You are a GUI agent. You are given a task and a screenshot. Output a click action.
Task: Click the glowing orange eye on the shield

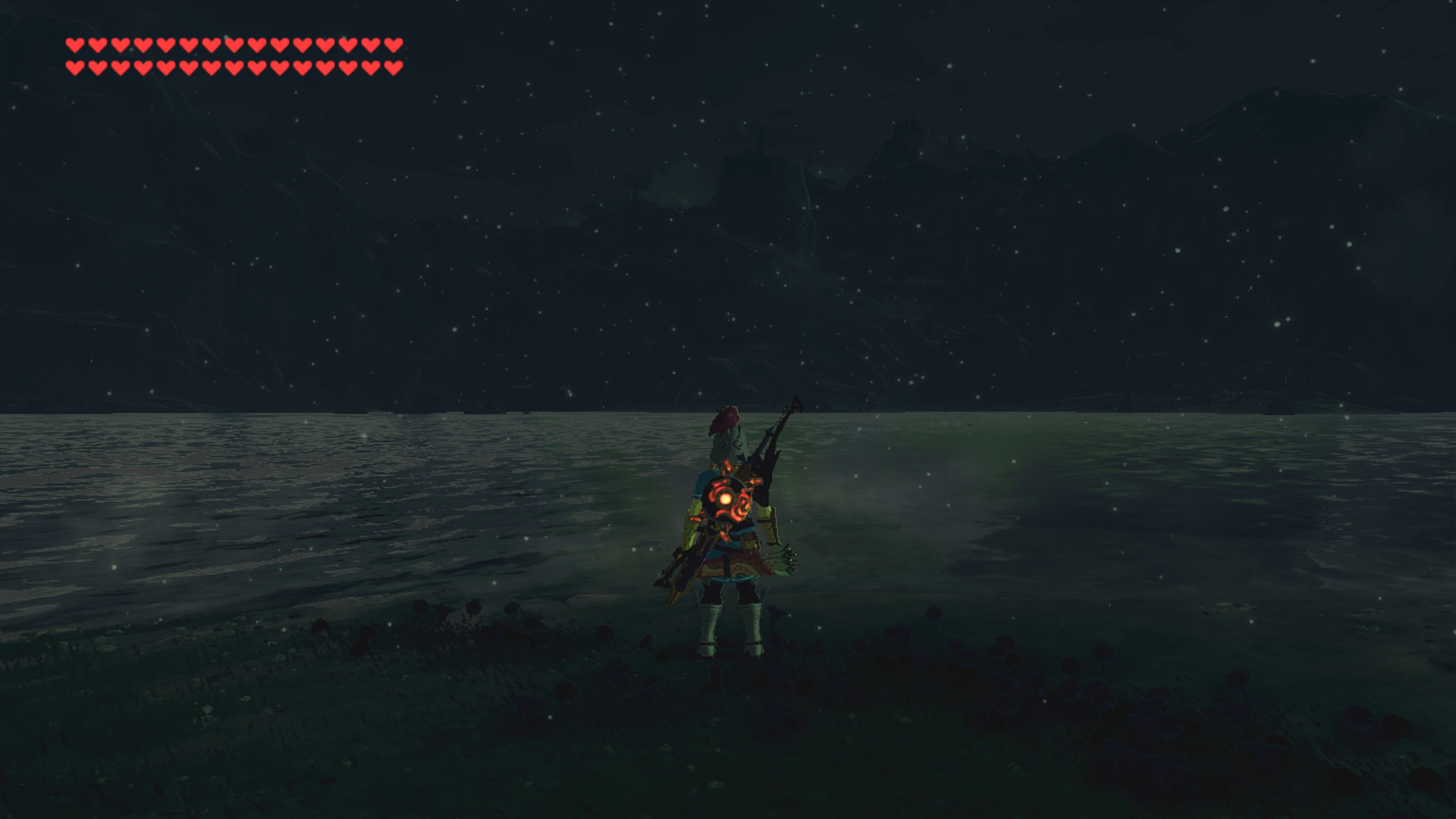(726, 498)
